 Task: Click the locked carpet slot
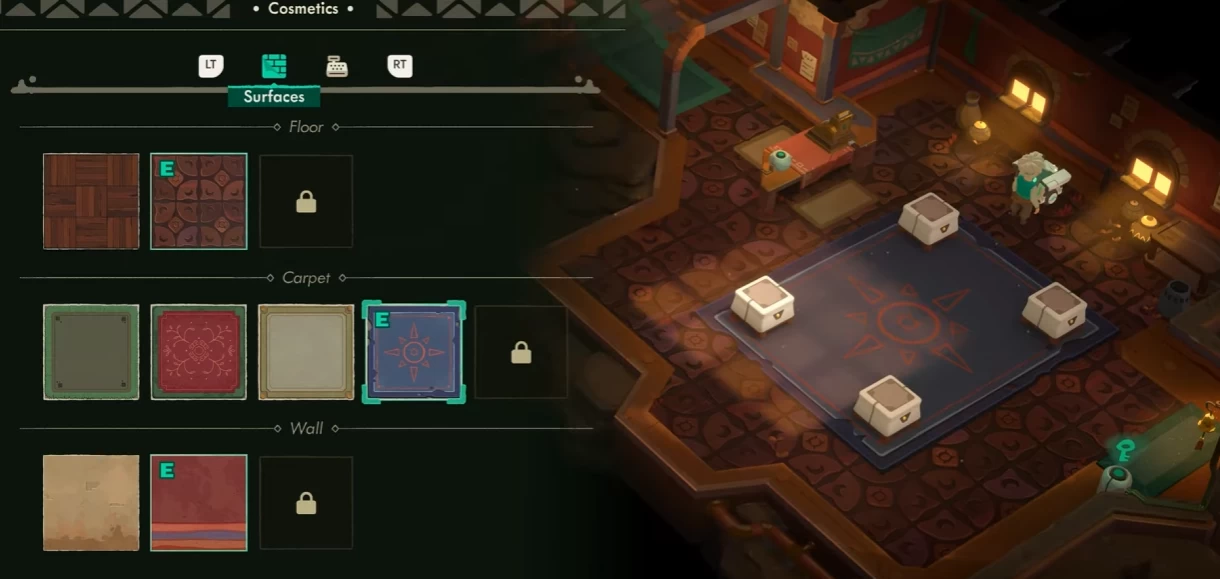(x=521, y=352)
